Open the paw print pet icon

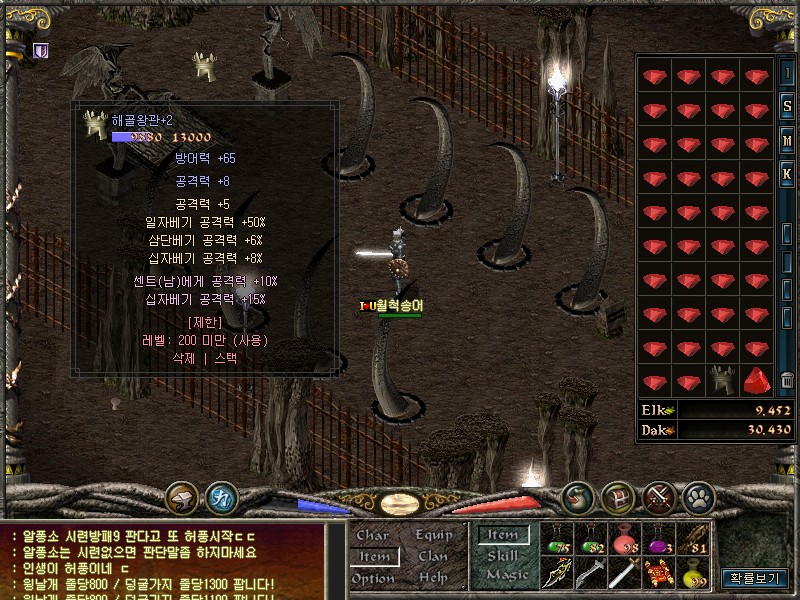(x=697, y=496)
